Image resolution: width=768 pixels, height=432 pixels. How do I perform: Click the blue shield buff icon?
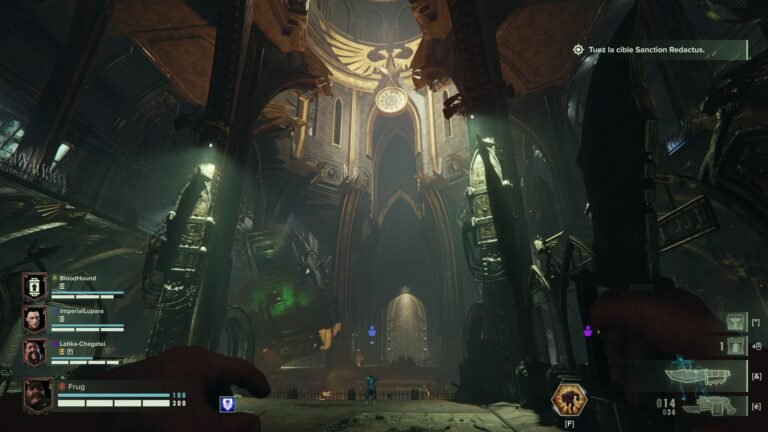[x=227, y=404]
